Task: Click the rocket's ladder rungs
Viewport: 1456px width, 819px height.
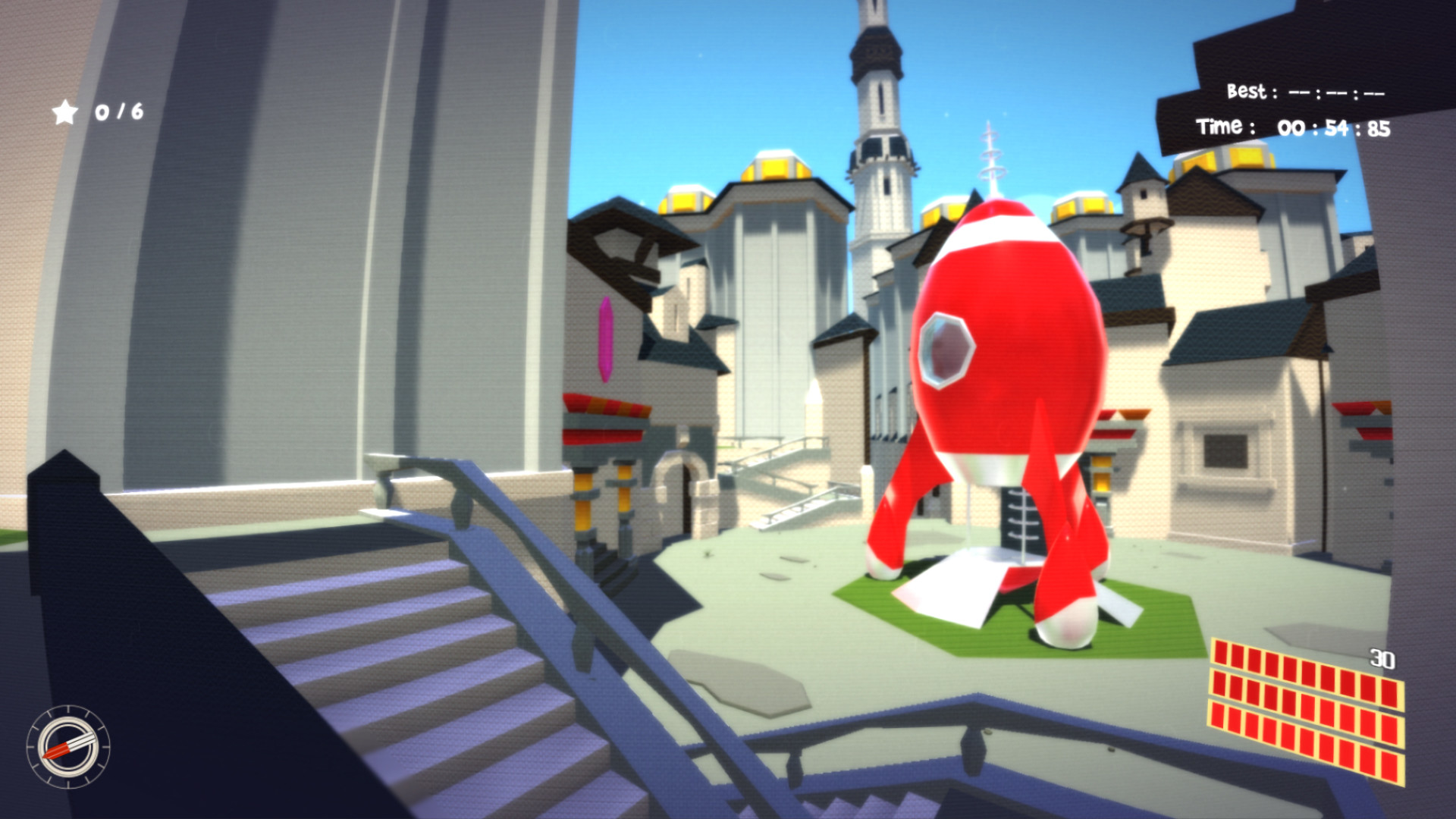Action: tap(1024, 516)
